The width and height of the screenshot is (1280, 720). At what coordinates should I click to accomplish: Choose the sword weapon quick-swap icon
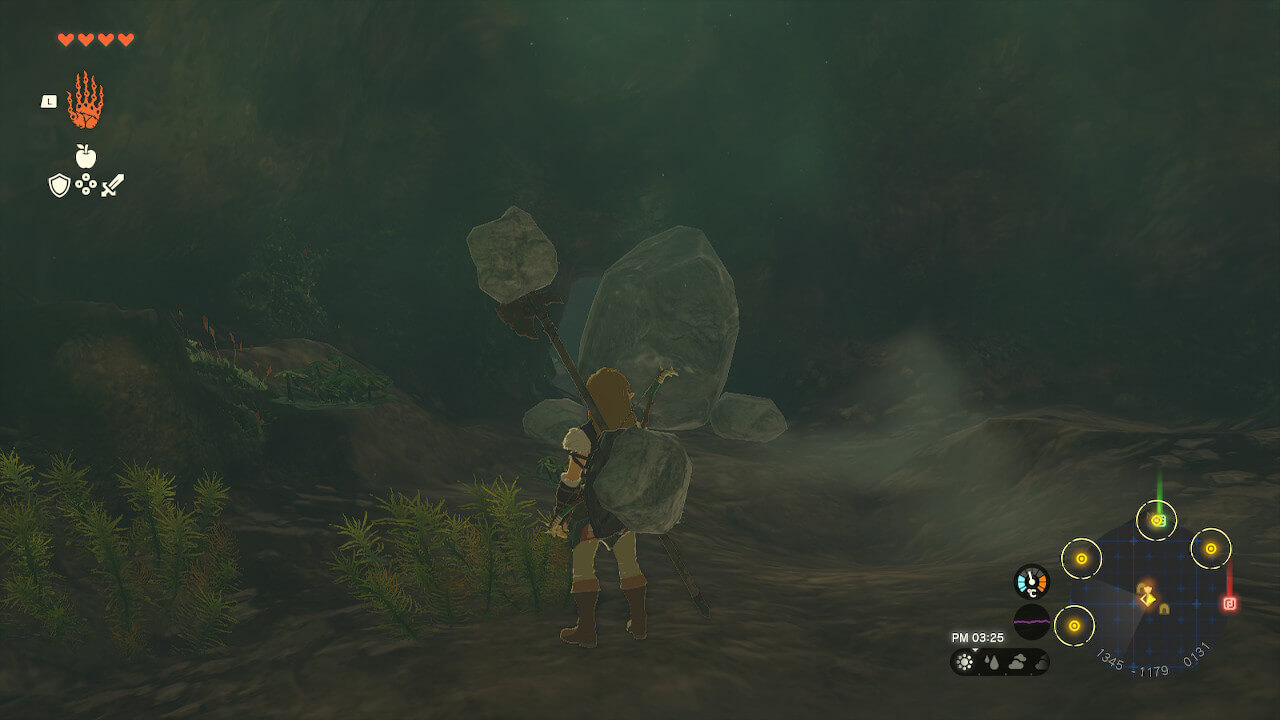point(112,185)
